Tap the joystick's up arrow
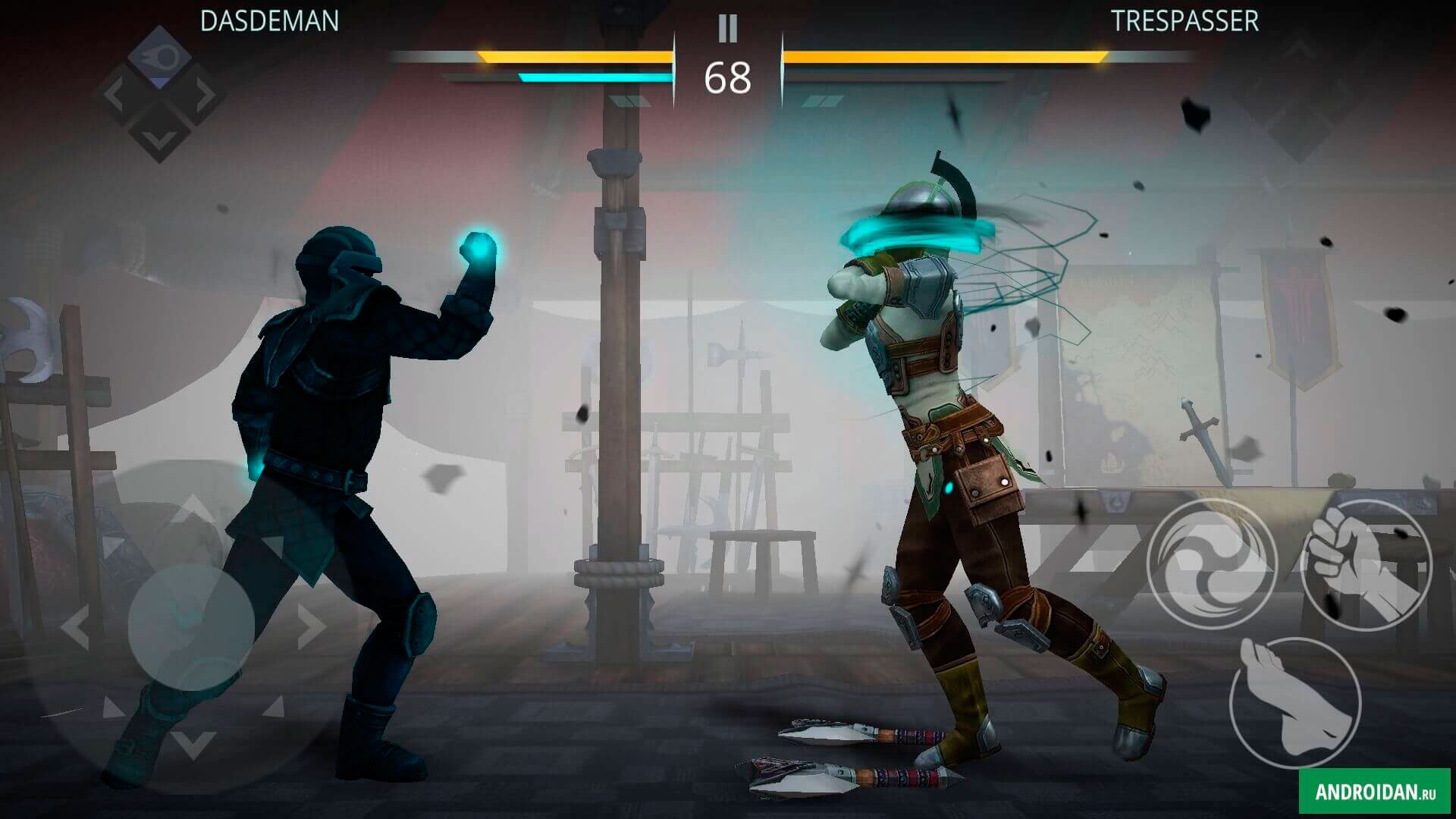This screenshot has width=1456, height=819. tap(192, 508)
